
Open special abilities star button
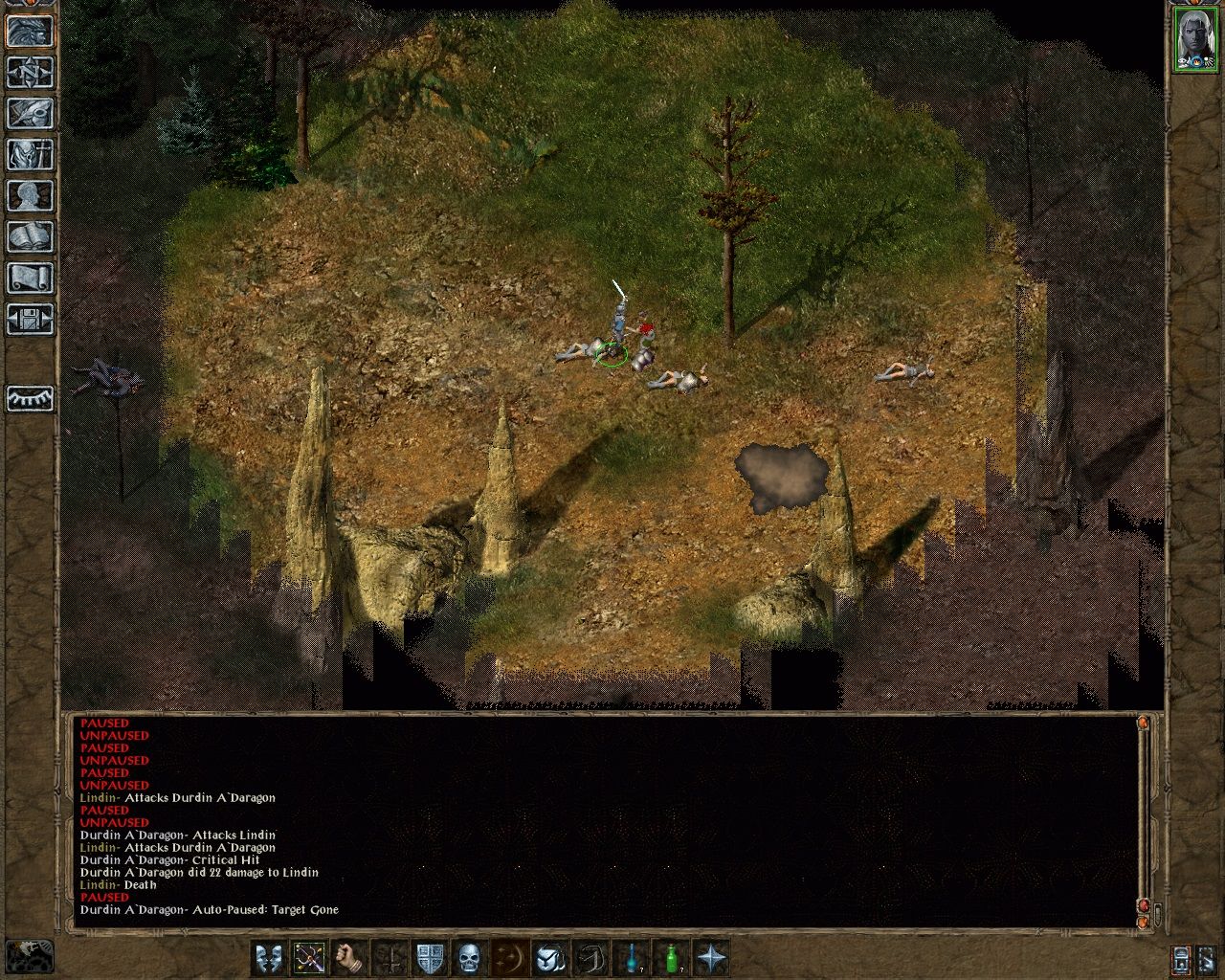(712, 958)
